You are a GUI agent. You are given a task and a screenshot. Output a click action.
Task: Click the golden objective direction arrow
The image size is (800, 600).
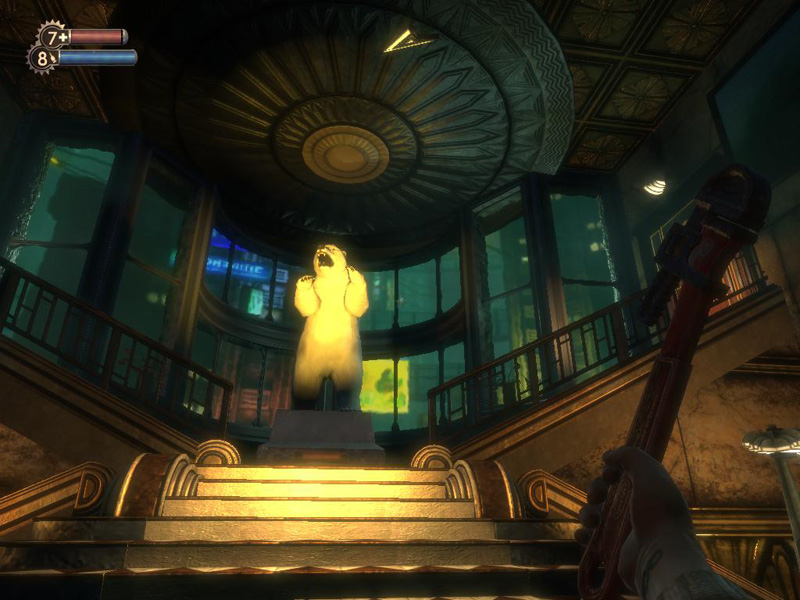(408, 41)
